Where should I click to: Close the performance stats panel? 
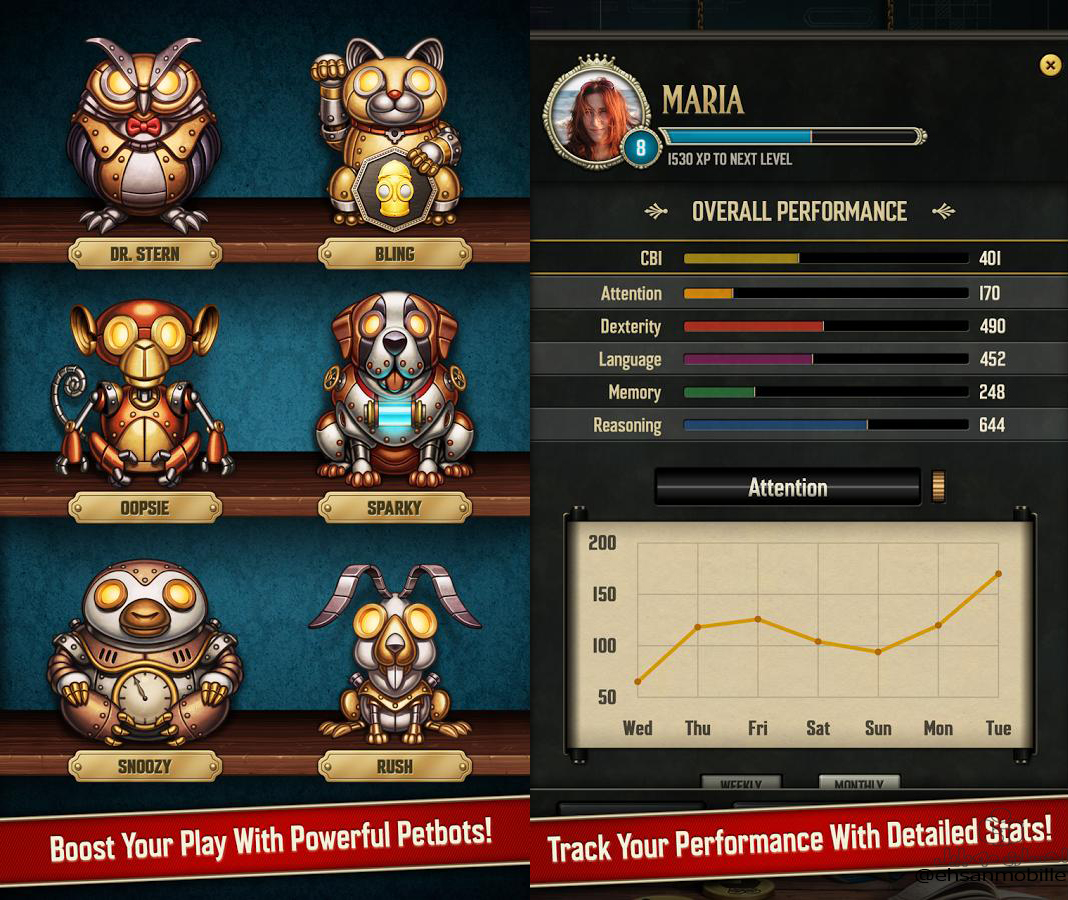1050,66
